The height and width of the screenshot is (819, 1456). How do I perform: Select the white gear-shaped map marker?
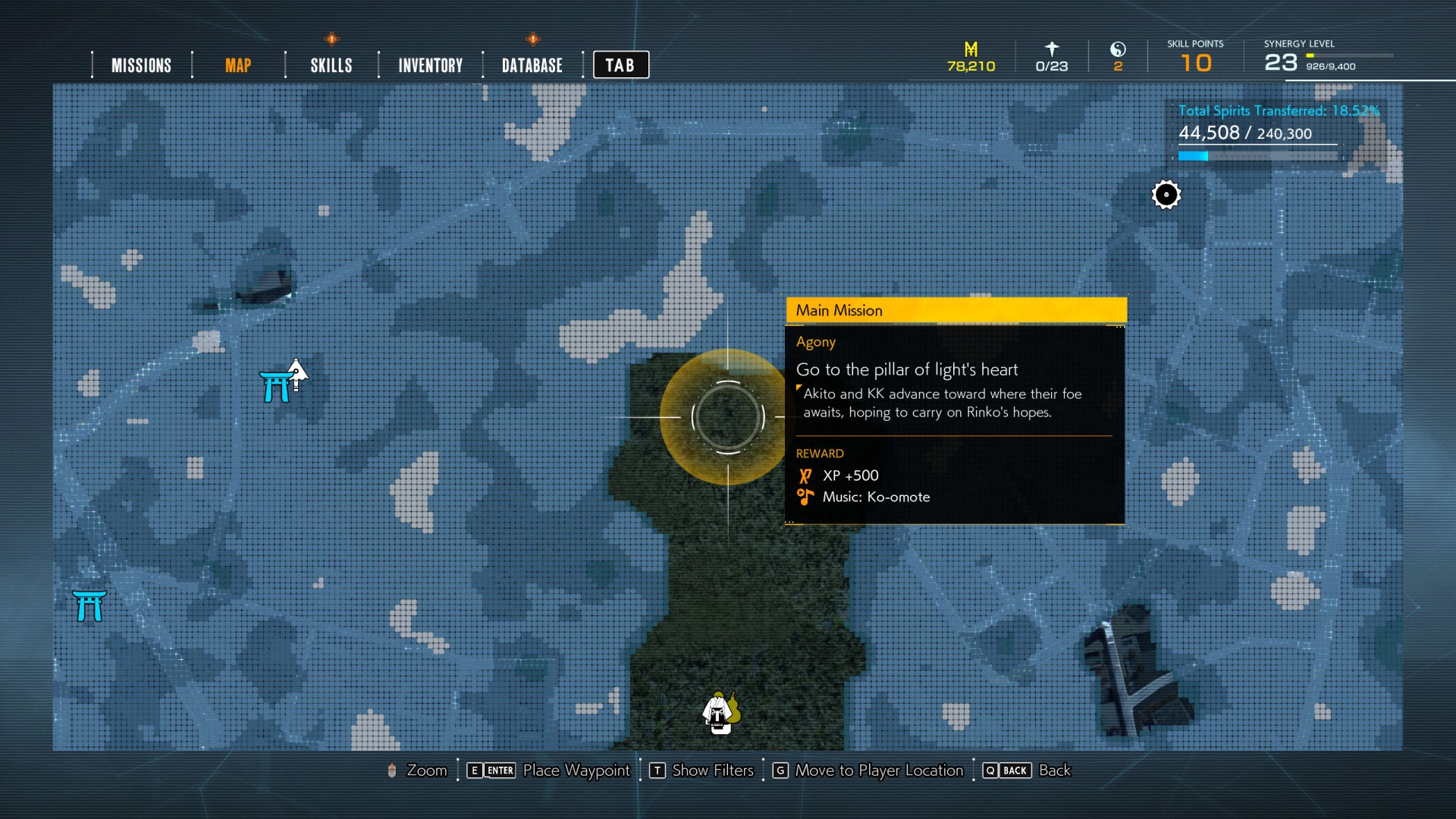click(1166, 195)
